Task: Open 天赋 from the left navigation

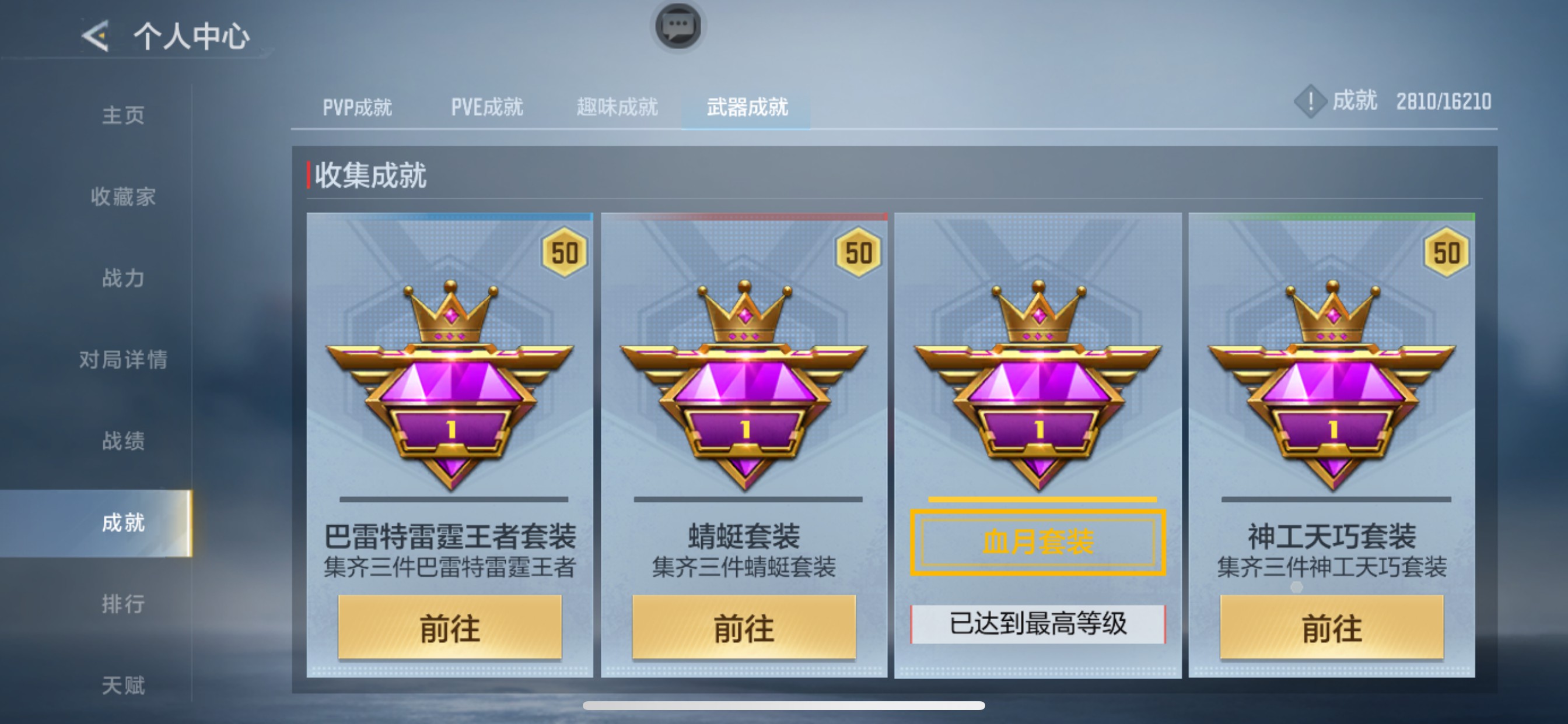Action: [x=124, y=686]
